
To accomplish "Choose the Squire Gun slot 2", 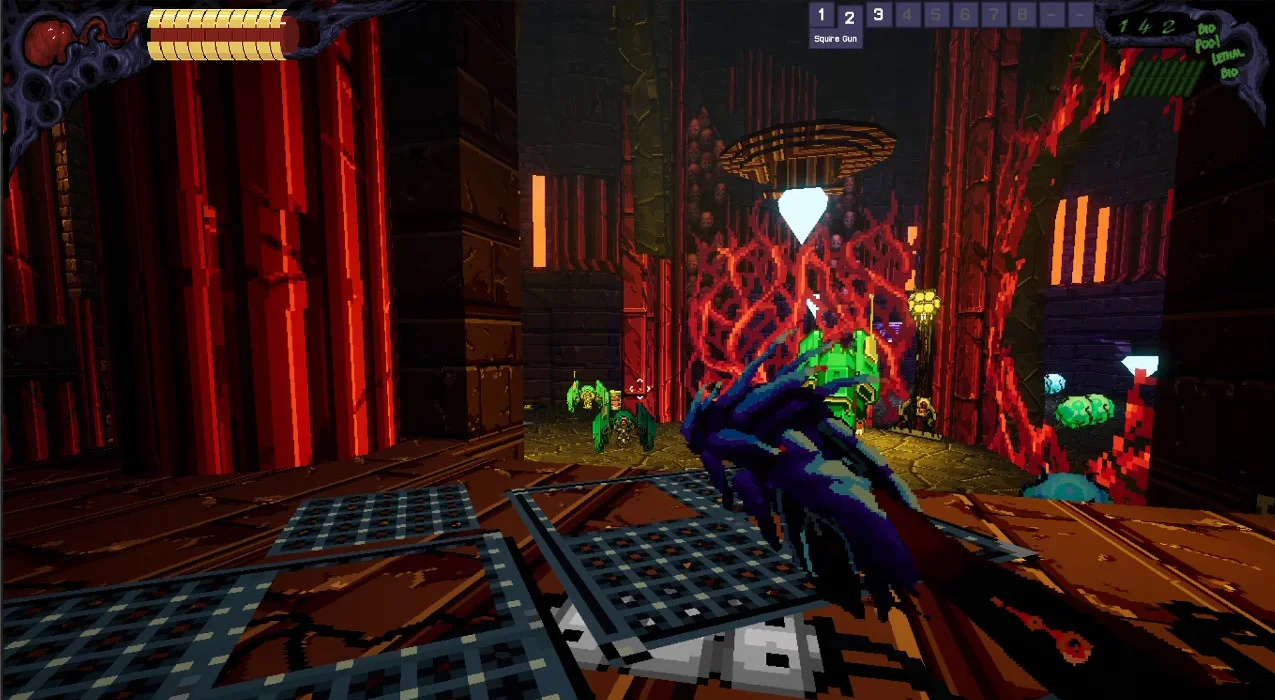I will [x=850, y=16].
